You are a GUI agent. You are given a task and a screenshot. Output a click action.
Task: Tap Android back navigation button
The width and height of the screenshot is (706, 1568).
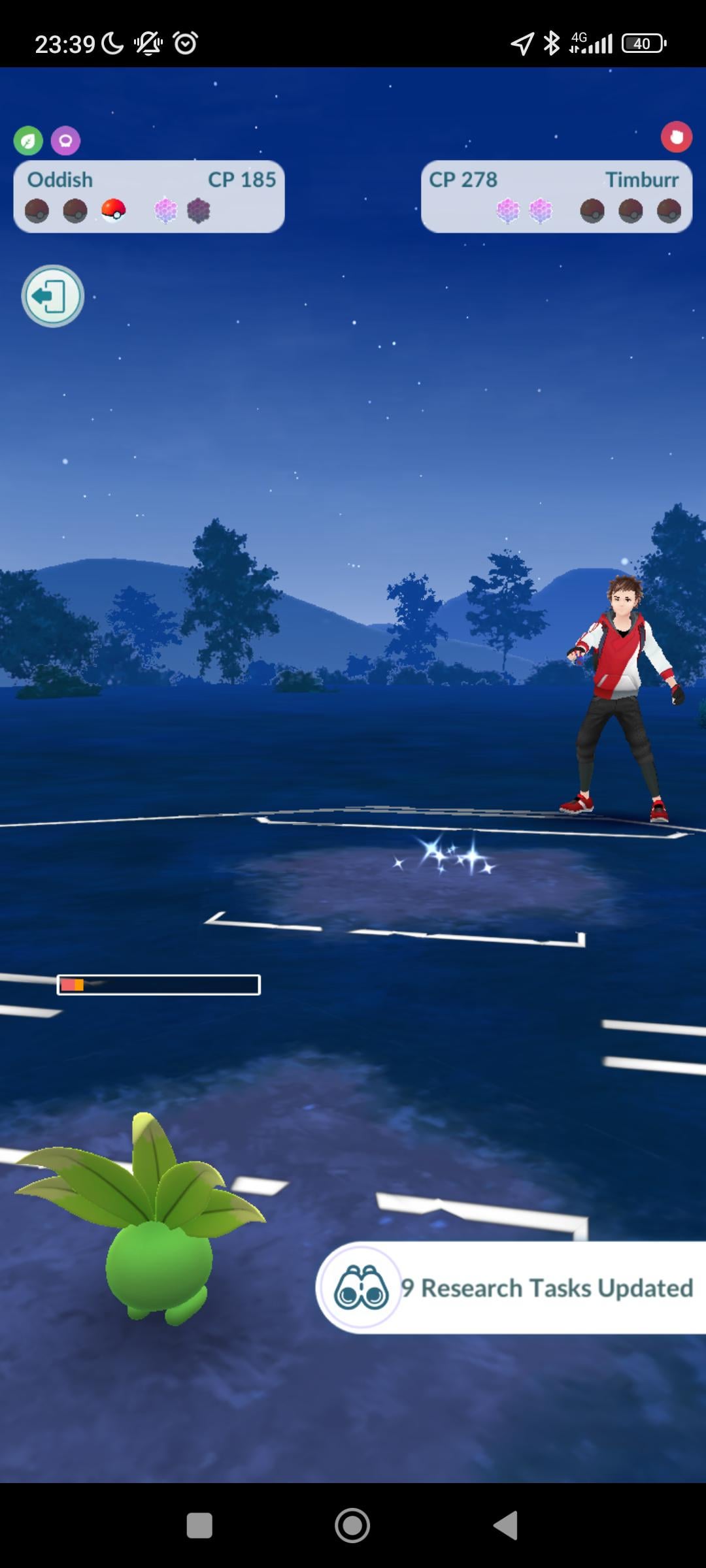pos(506,1526)
